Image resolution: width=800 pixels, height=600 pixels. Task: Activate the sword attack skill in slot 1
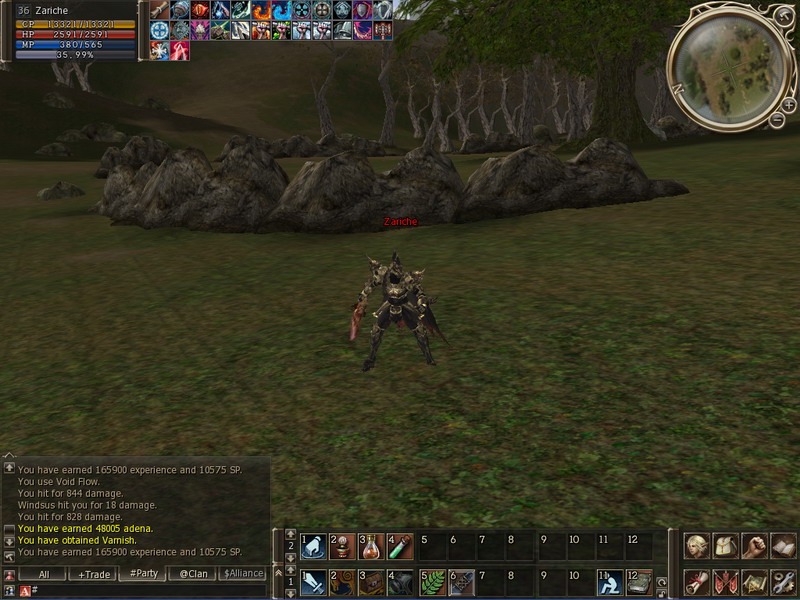(313, 581)
